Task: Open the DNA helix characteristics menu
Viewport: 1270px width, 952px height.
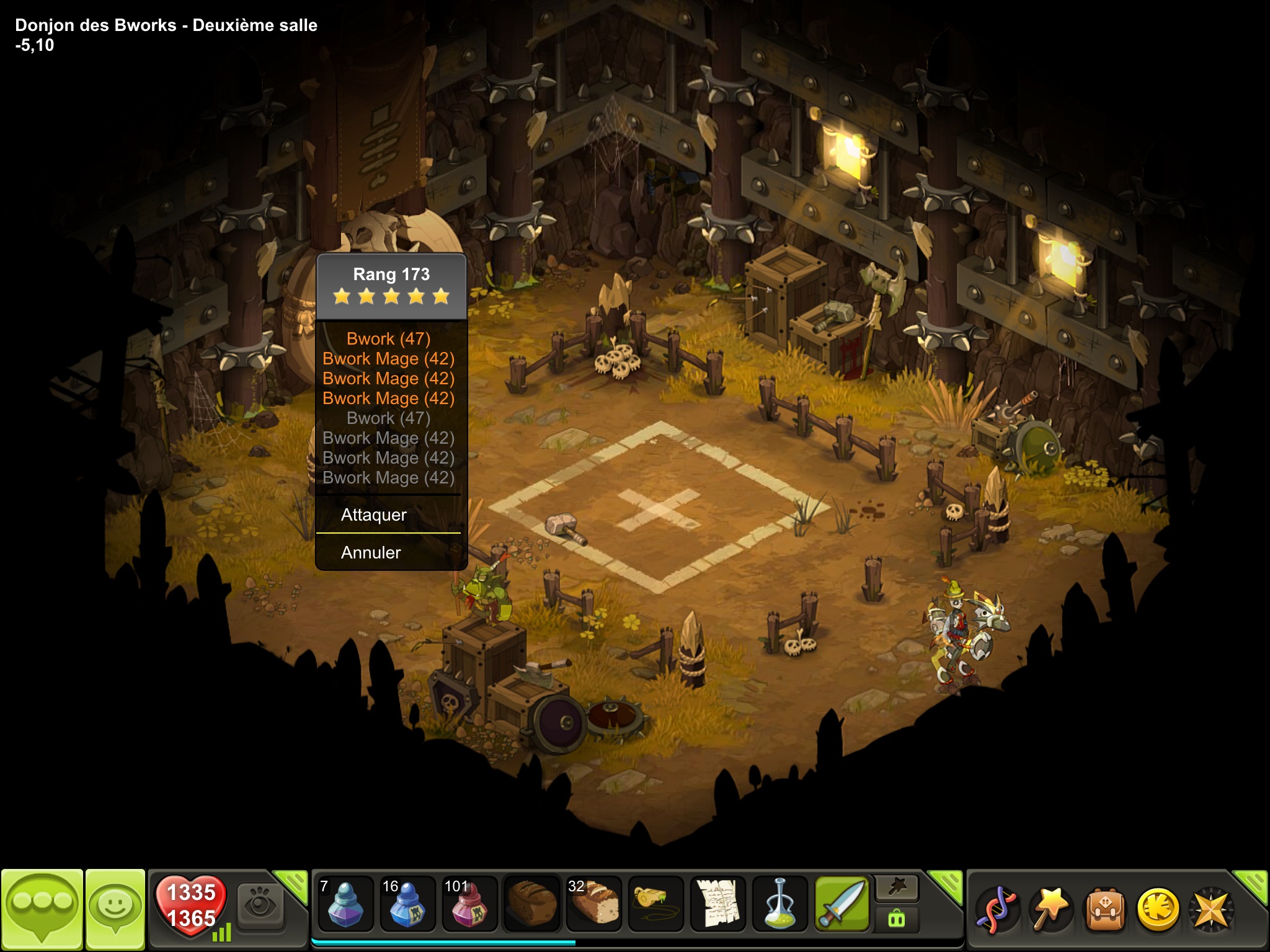Action: (997, 909)
